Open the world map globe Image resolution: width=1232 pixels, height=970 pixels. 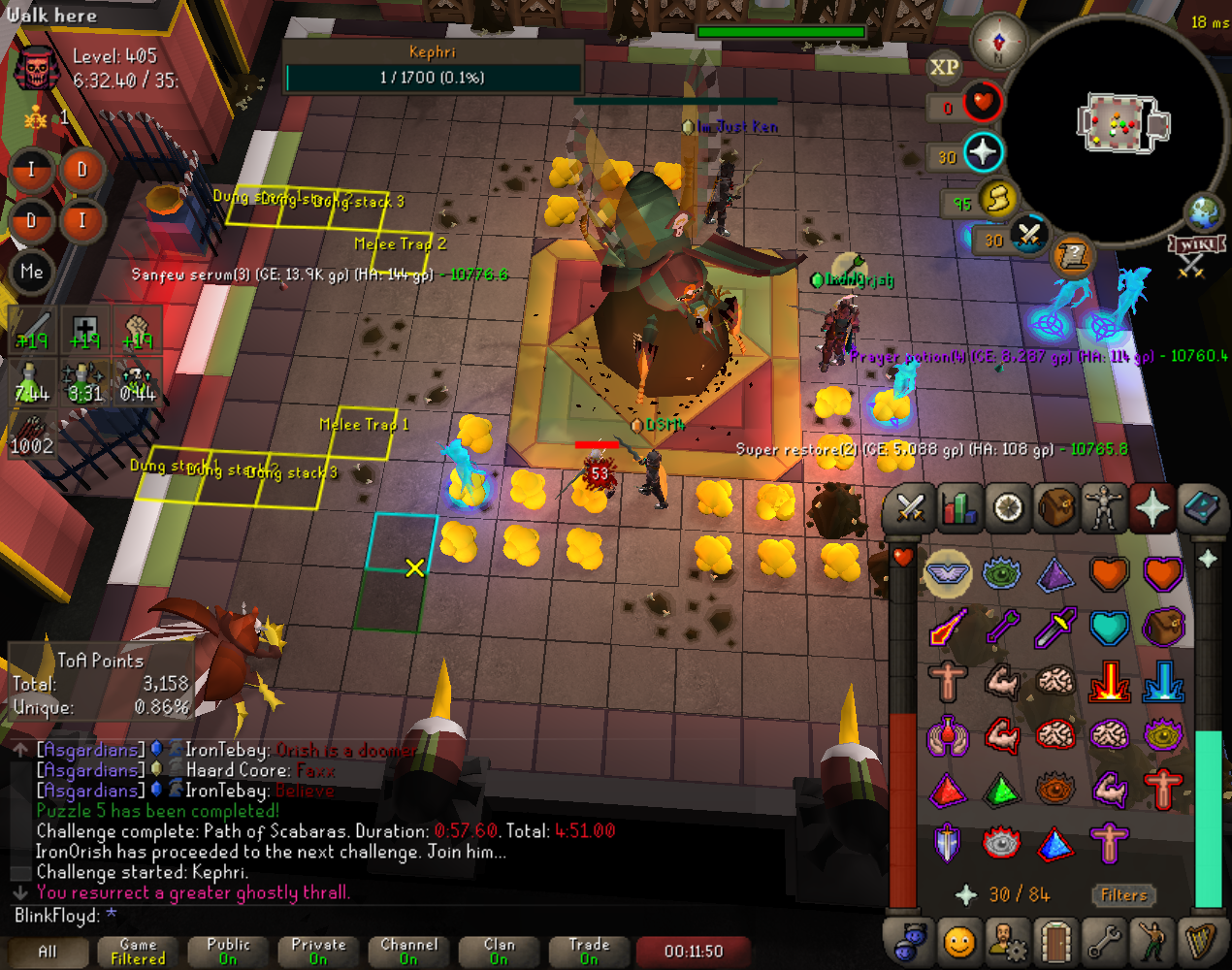pos(1204,211)
